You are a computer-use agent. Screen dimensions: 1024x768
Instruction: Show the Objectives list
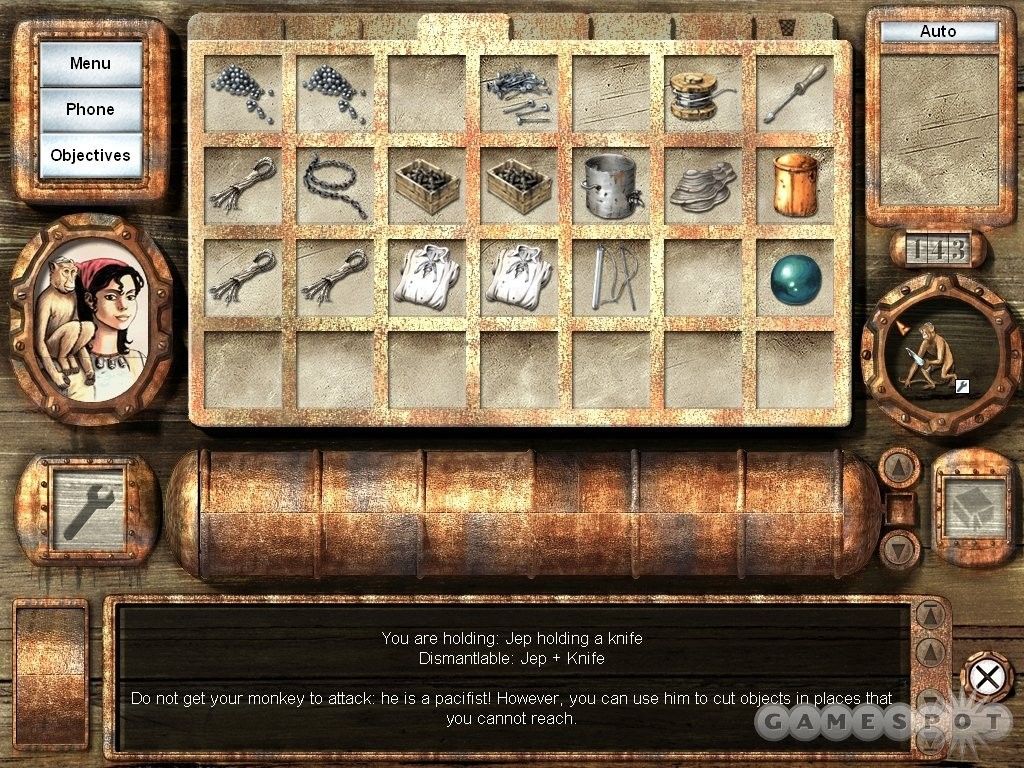[90, 156]
